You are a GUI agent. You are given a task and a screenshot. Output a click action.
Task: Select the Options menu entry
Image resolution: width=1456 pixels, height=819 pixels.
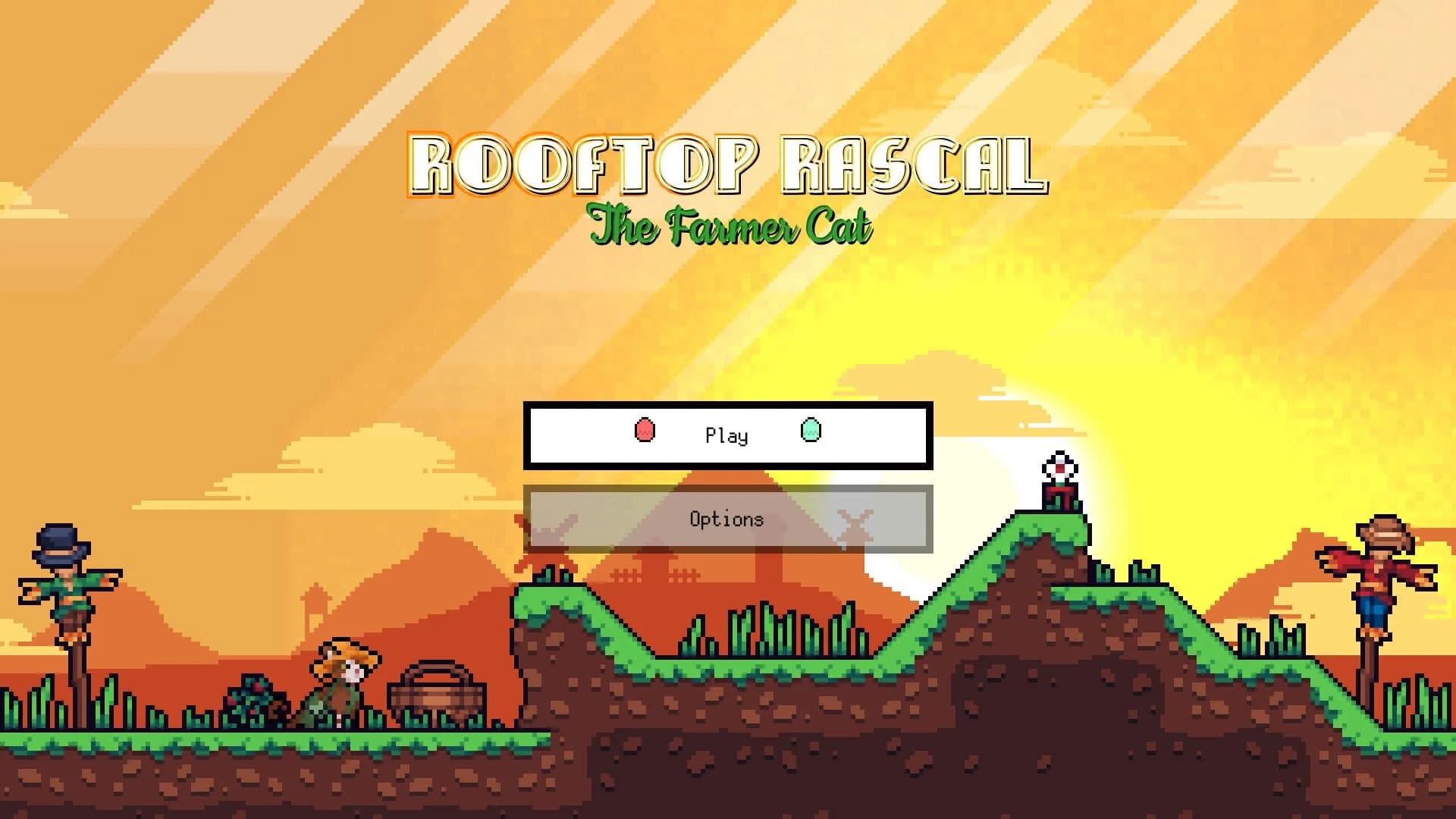coord(726,519)
